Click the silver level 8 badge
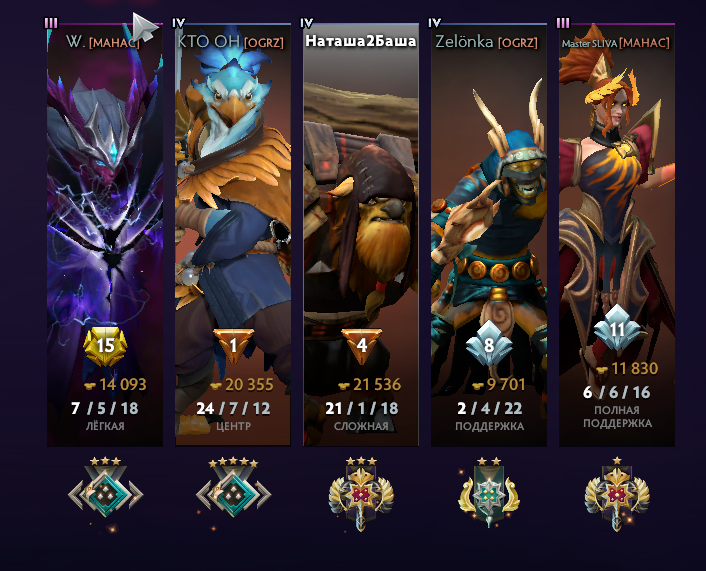The image size is (706, 571). (x=488, y=347)
